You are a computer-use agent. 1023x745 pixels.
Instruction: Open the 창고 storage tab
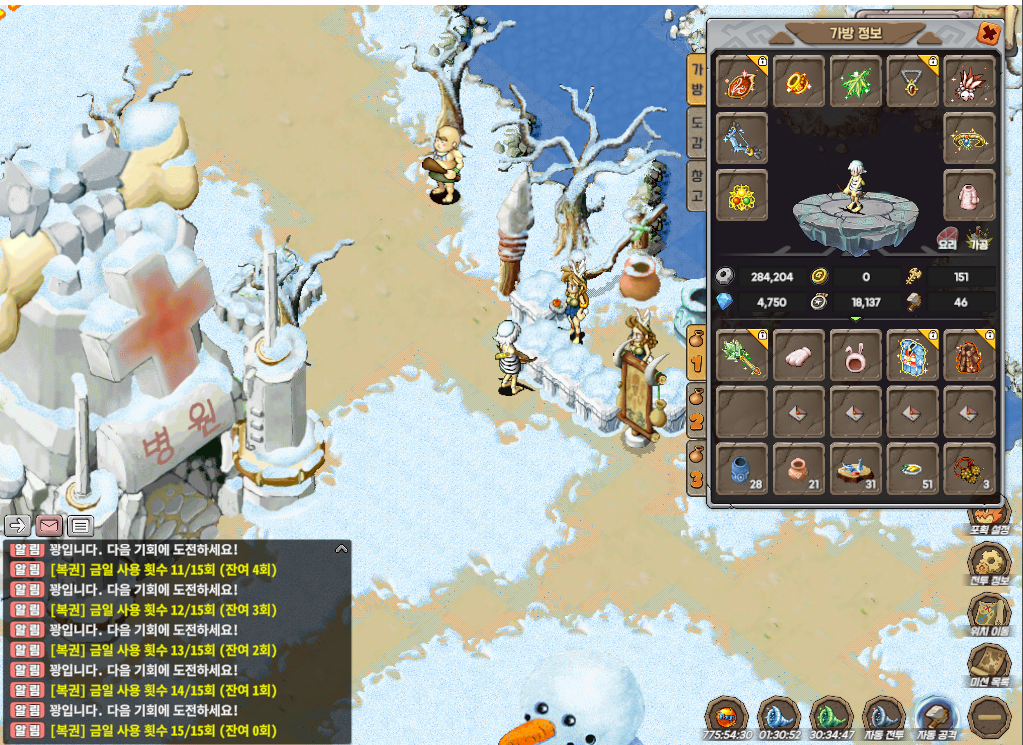pos(696,187)
